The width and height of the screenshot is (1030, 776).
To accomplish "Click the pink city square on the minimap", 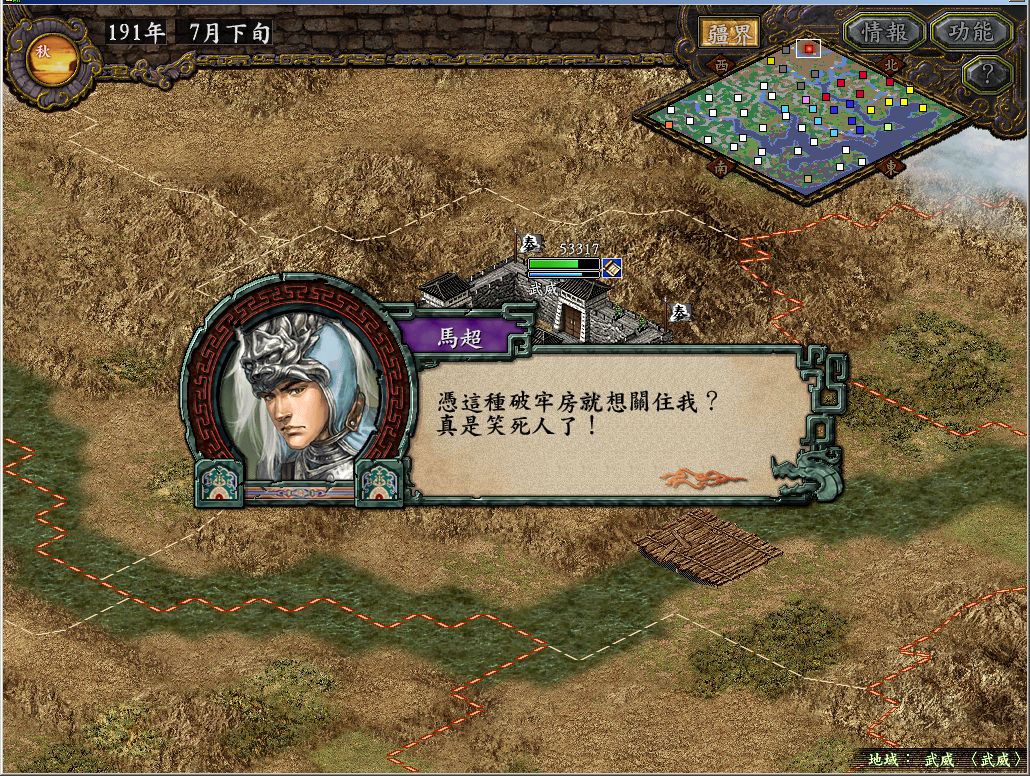I will pos(806,100).
